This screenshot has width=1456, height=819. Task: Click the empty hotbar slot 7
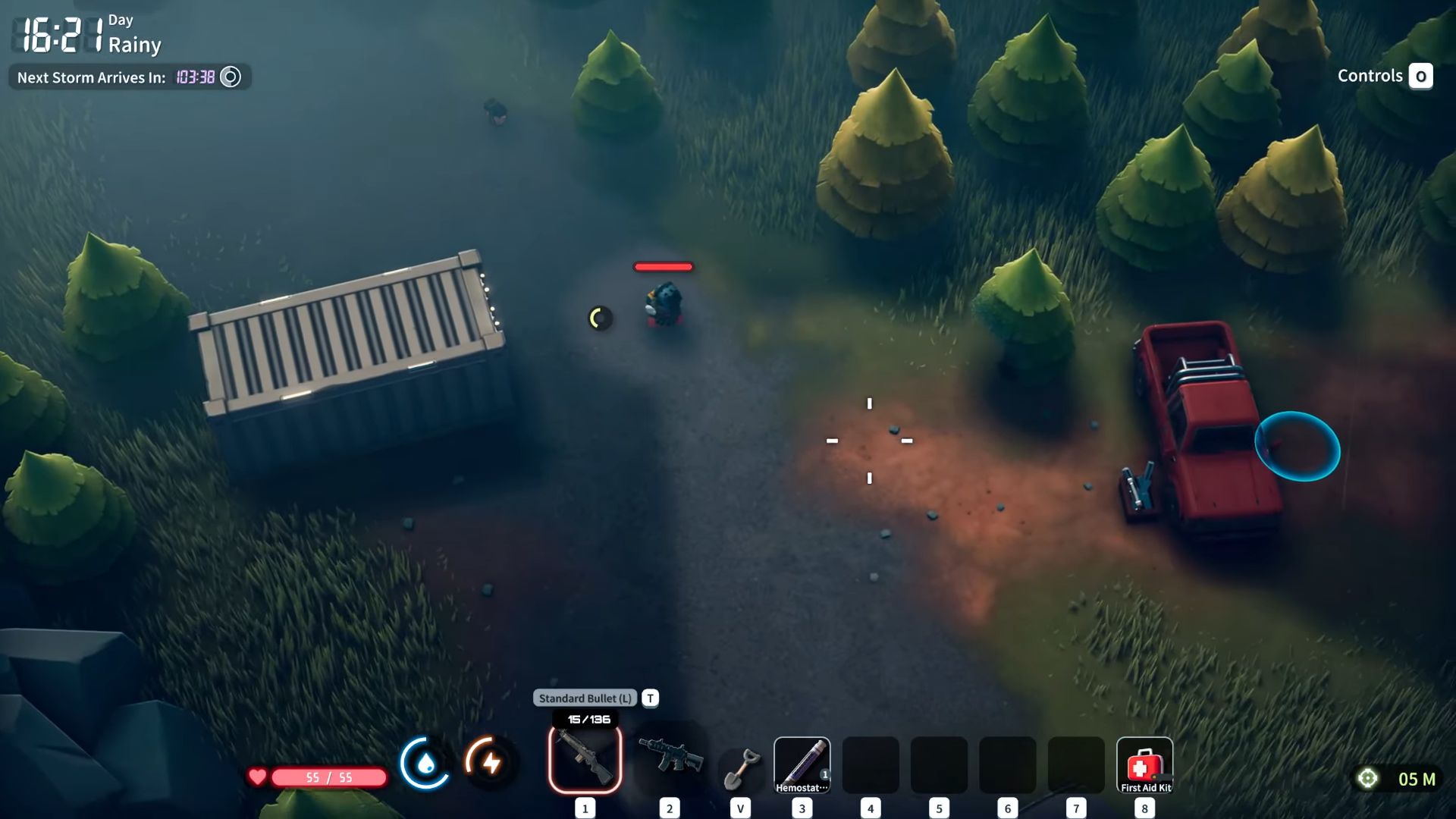click(1076, 765)
